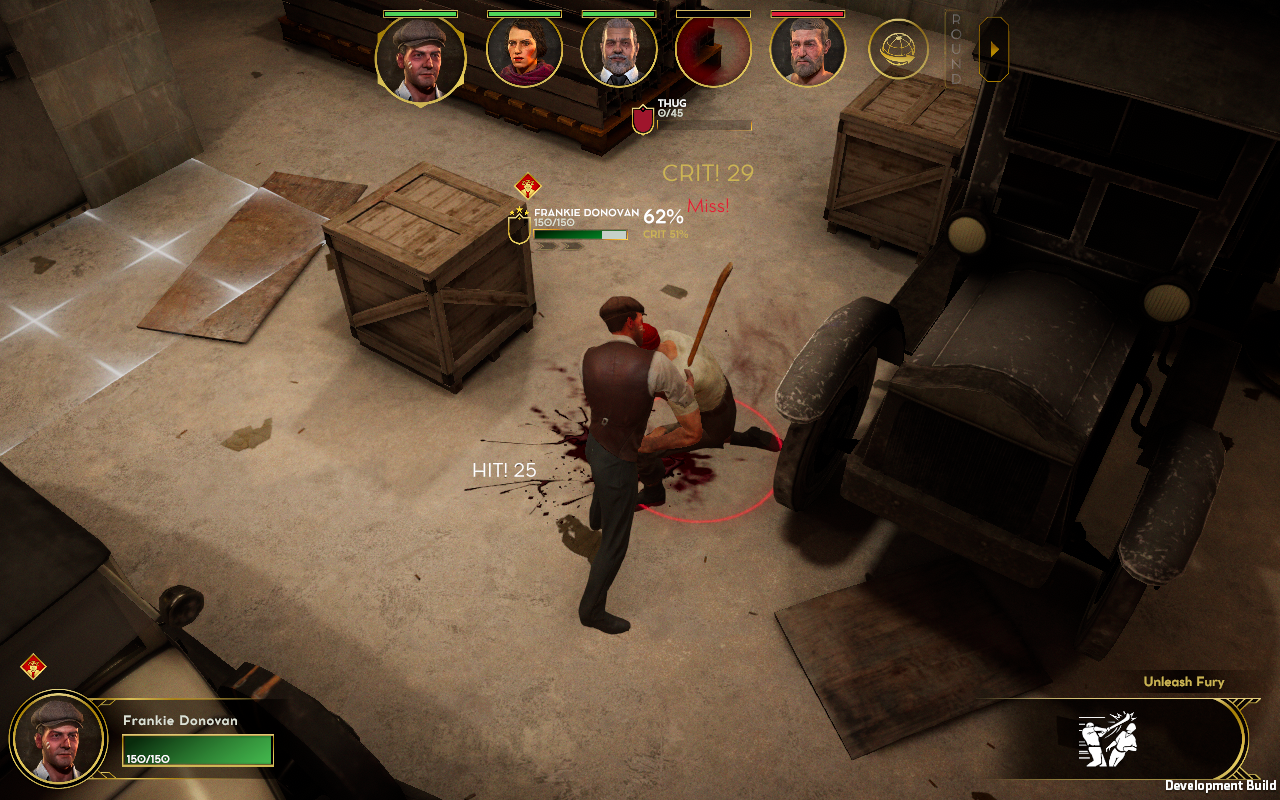Select the woman with red scarf portrait

(x=524, y=51)
